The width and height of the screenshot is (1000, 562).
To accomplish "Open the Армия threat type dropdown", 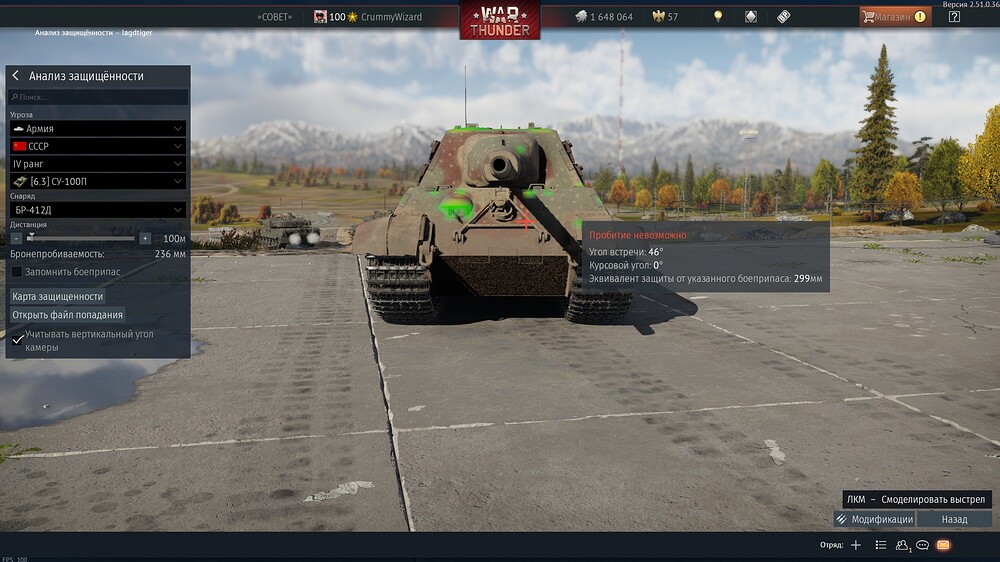I will (x=98, y=129).
